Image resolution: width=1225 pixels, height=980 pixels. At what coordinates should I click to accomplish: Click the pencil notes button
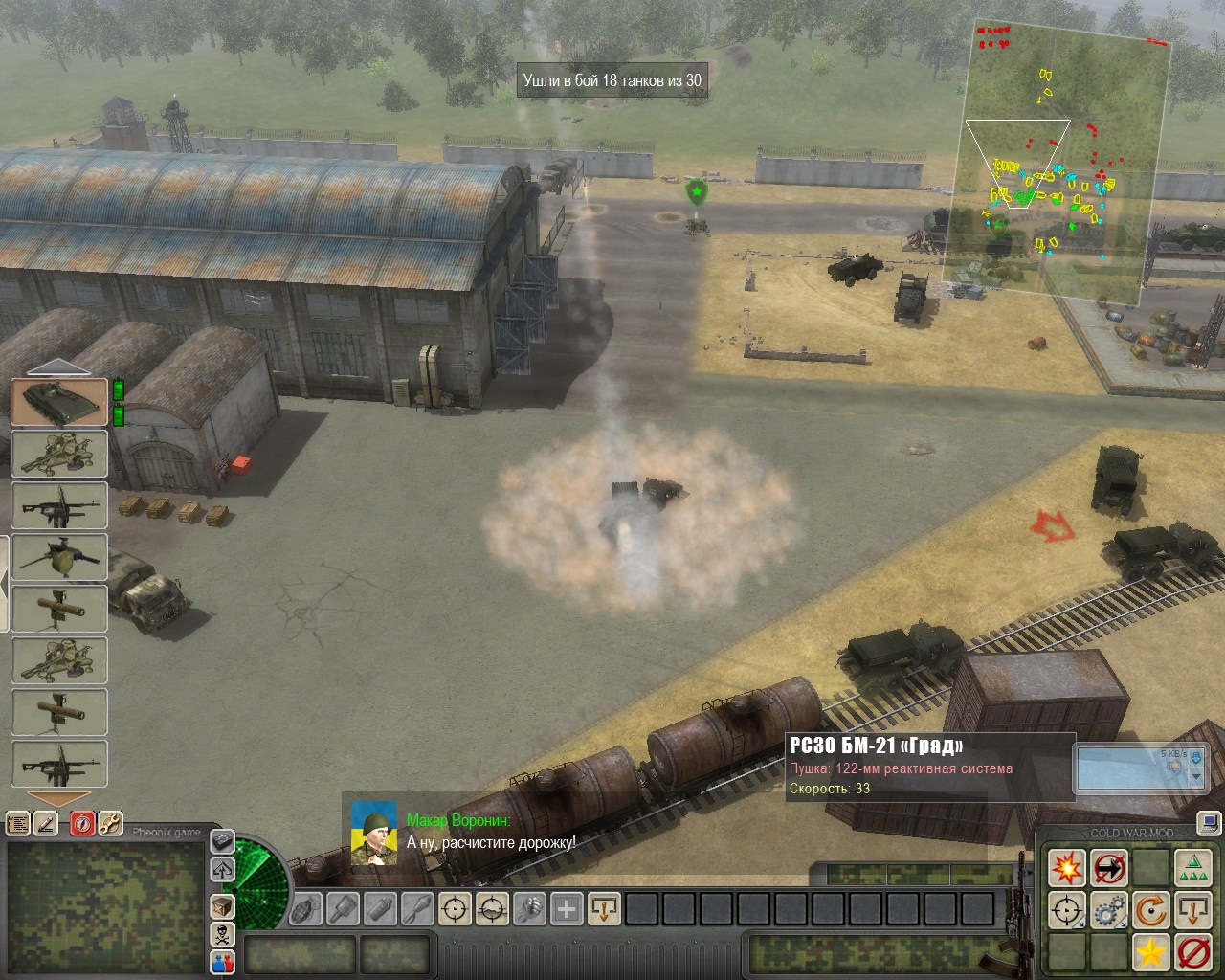[46, 823]
